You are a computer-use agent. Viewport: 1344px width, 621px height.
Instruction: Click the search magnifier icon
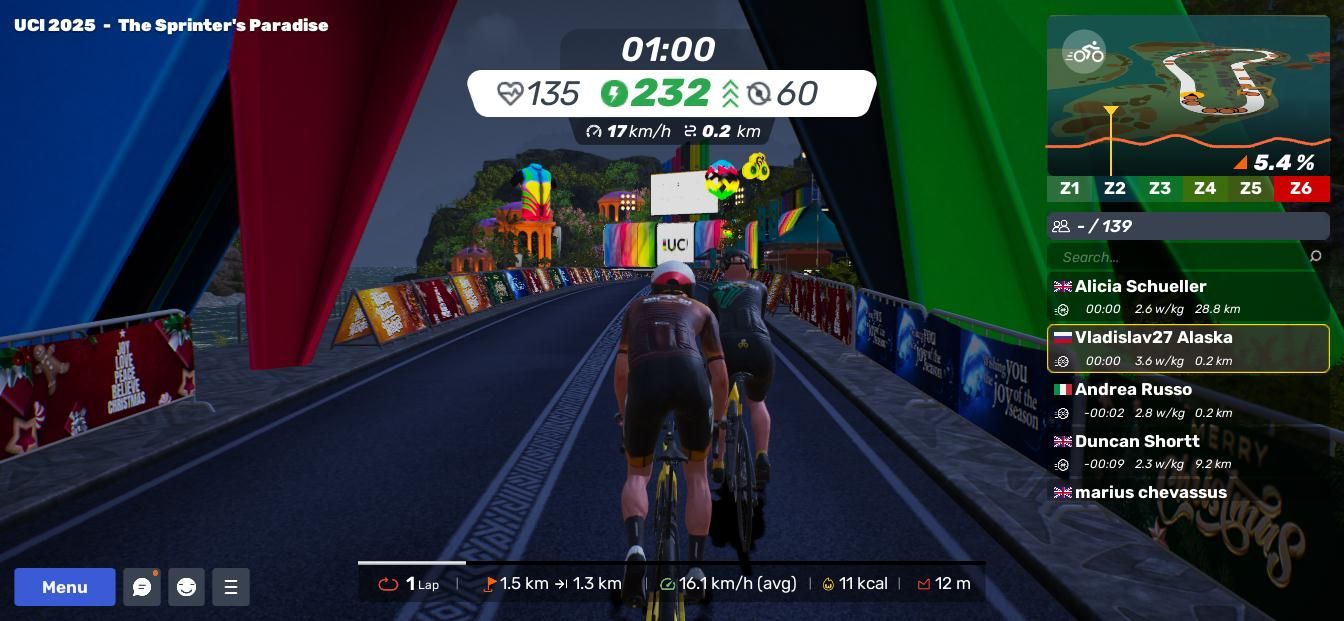[1315, 257]
